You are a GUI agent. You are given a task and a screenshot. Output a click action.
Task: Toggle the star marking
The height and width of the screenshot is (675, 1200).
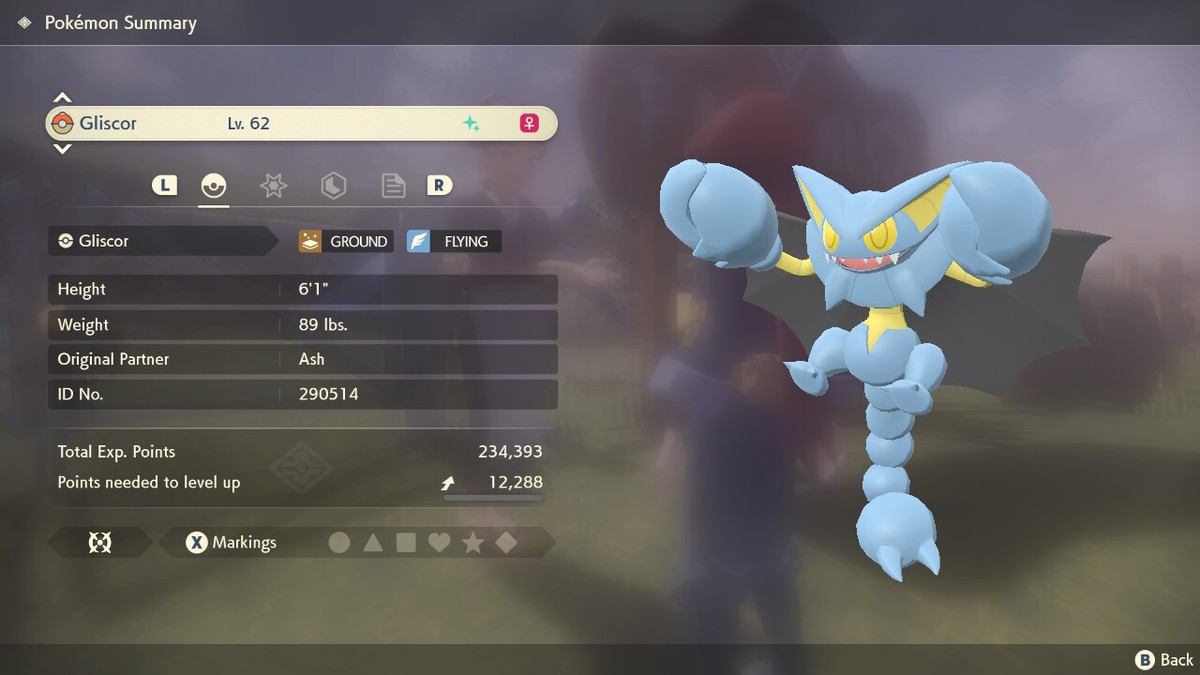click(473, 543)
